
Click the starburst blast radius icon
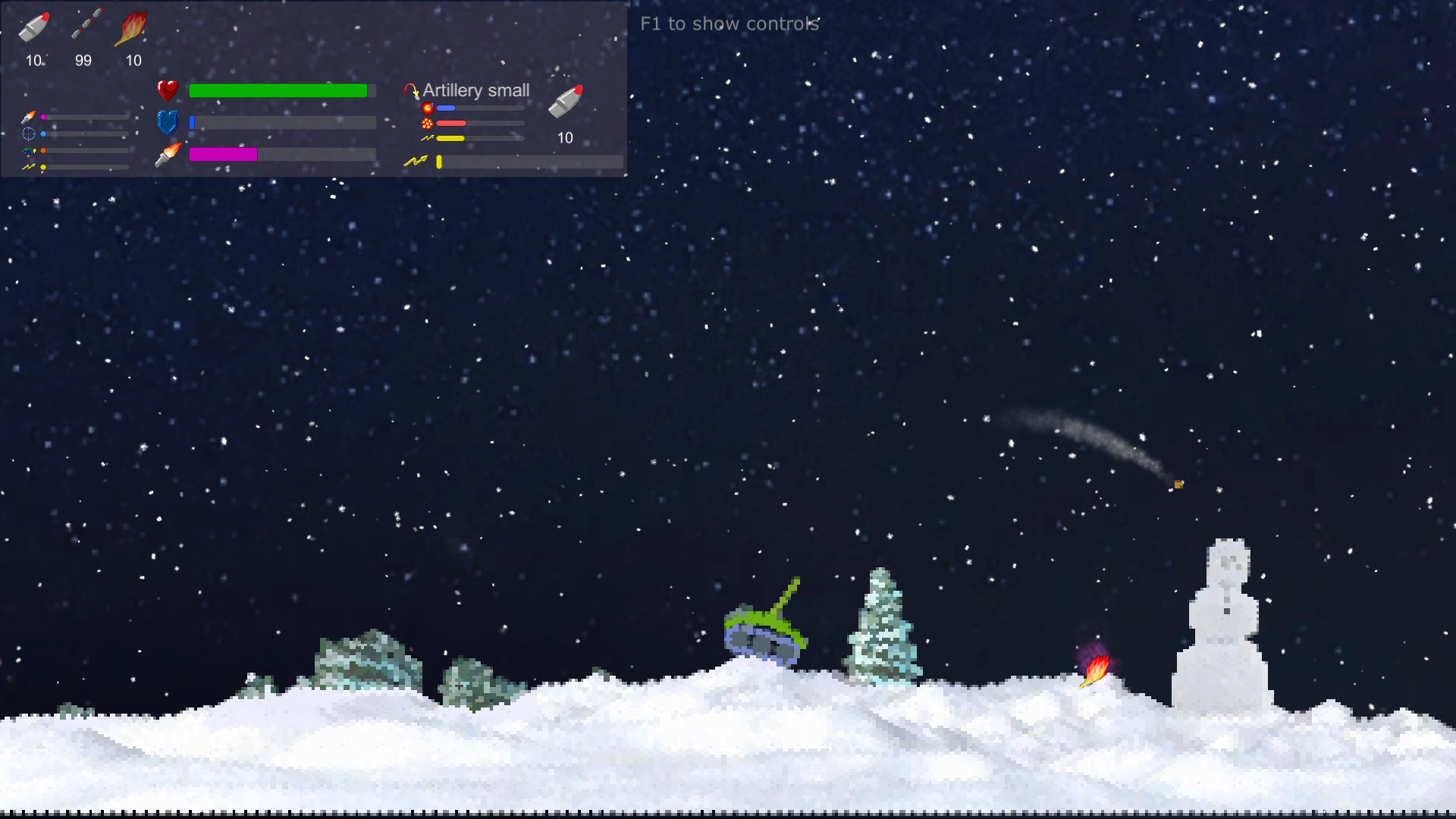click(x=426, y=122)
